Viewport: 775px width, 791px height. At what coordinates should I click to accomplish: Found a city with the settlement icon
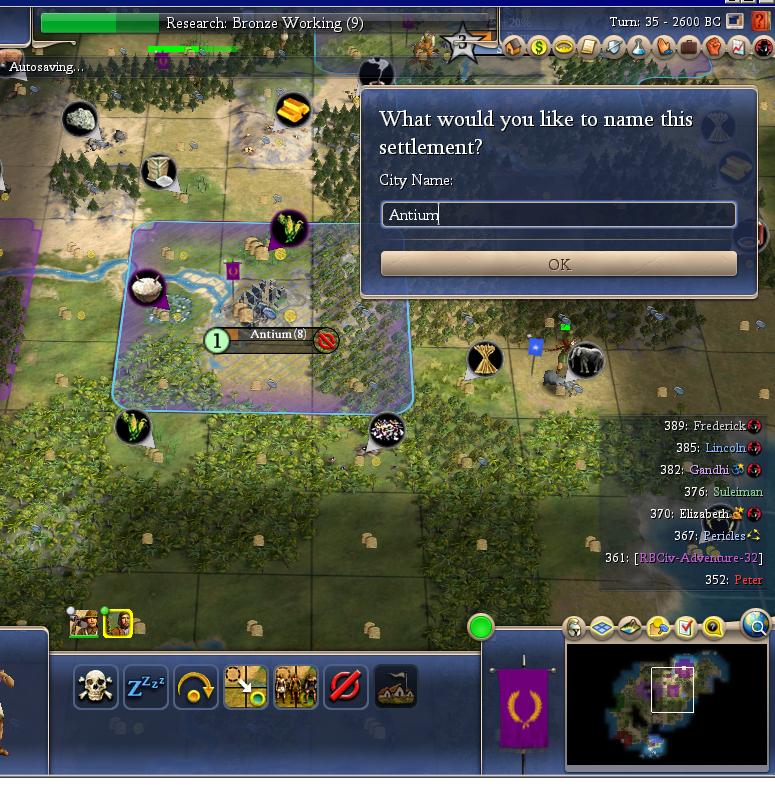pos(396,687)
